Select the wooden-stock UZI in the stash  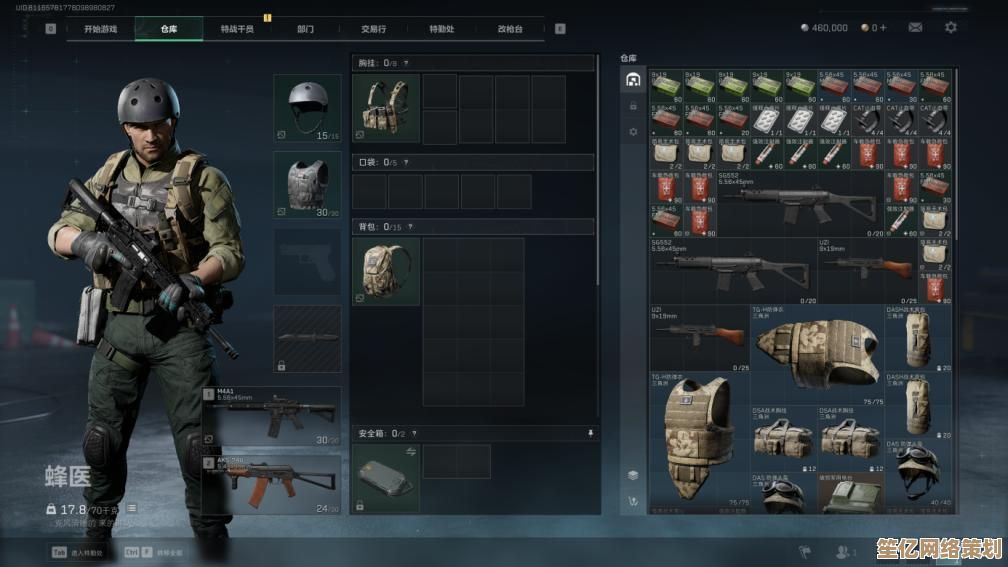(866, 268)
